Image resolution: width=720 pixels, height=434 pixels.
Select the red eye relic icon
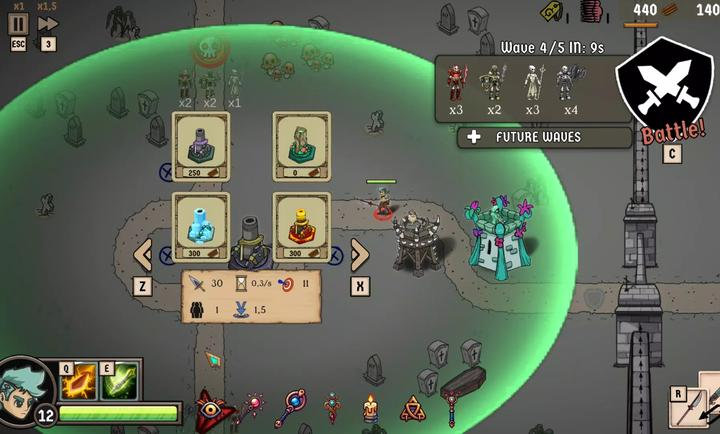click(x=210, y=407)
